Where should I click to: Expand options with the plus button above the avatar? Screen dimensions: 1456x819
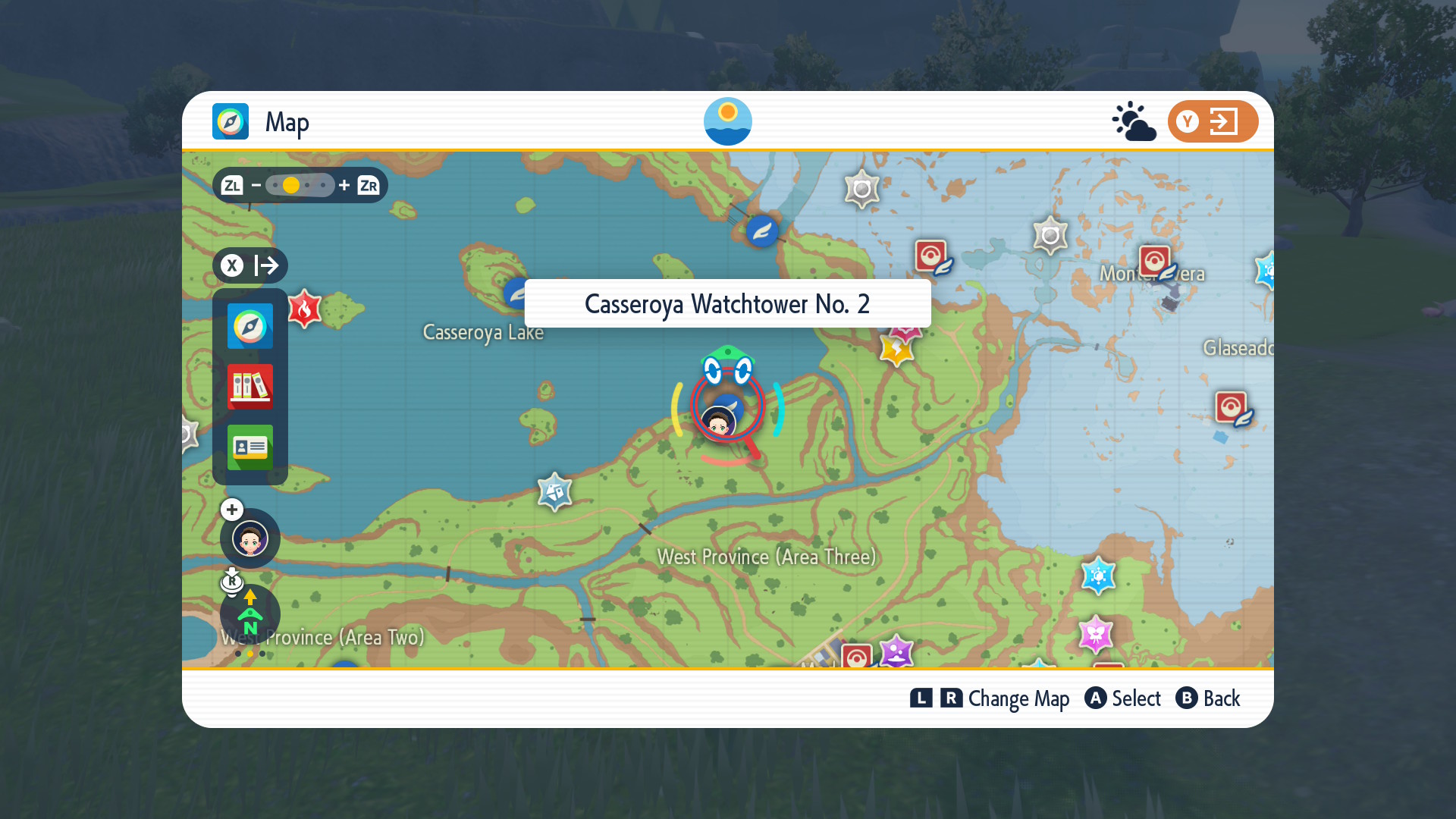coord(232,510)
